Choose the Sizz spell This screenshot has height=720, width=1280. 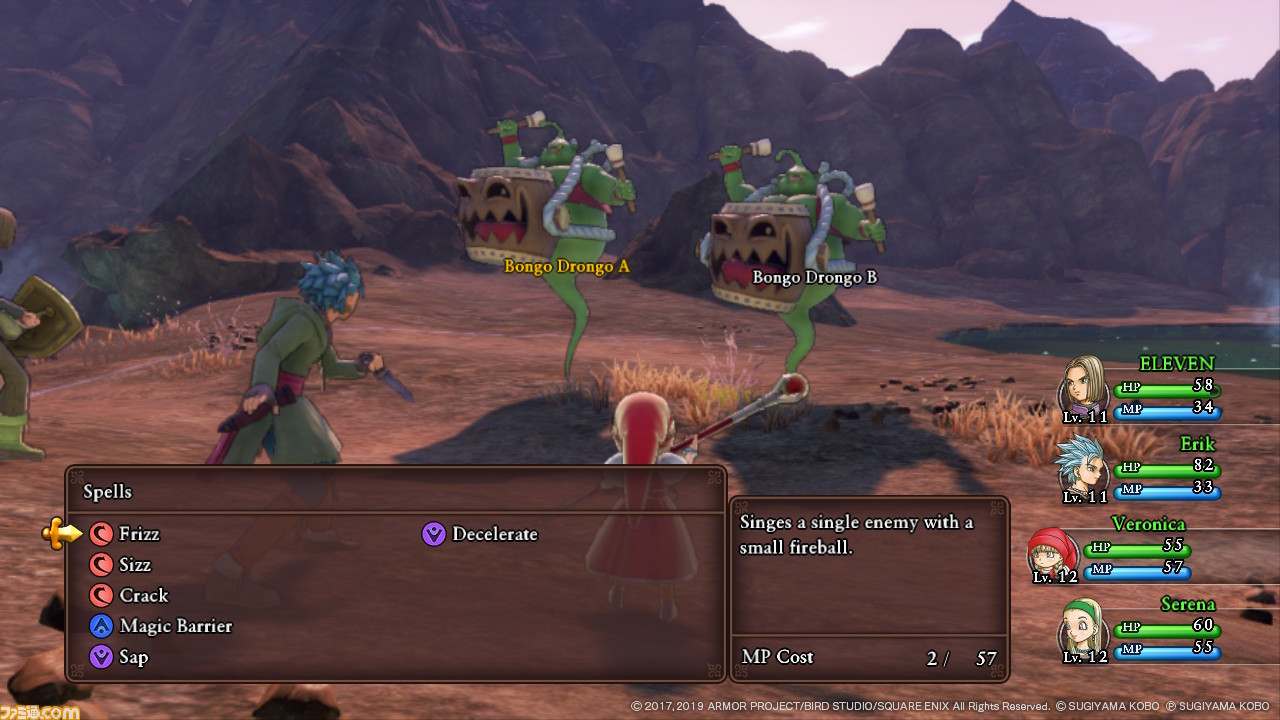pyautogui.click(x=134, y=565)
